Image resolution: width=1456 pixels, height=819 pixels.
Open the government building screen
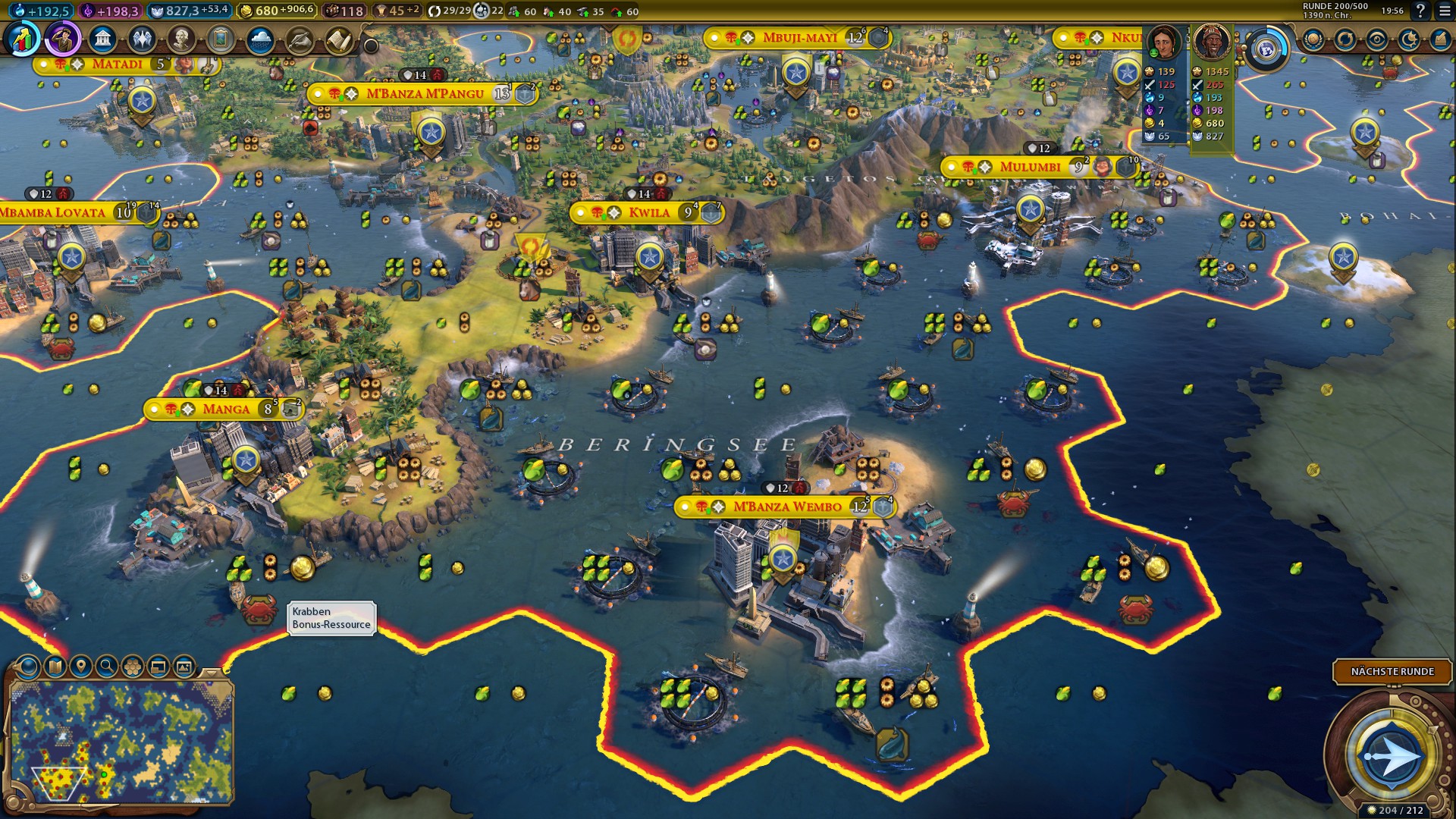tap(102, 39)
